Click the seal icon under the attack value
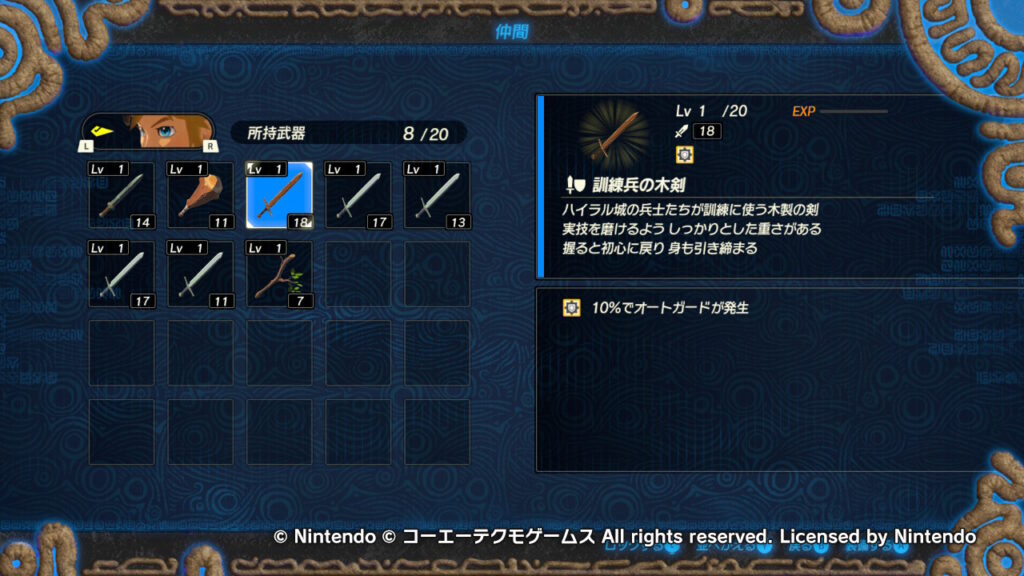The width and height of the screenshot is (1024, 576). pyautogui.click(x=685, y=154)
